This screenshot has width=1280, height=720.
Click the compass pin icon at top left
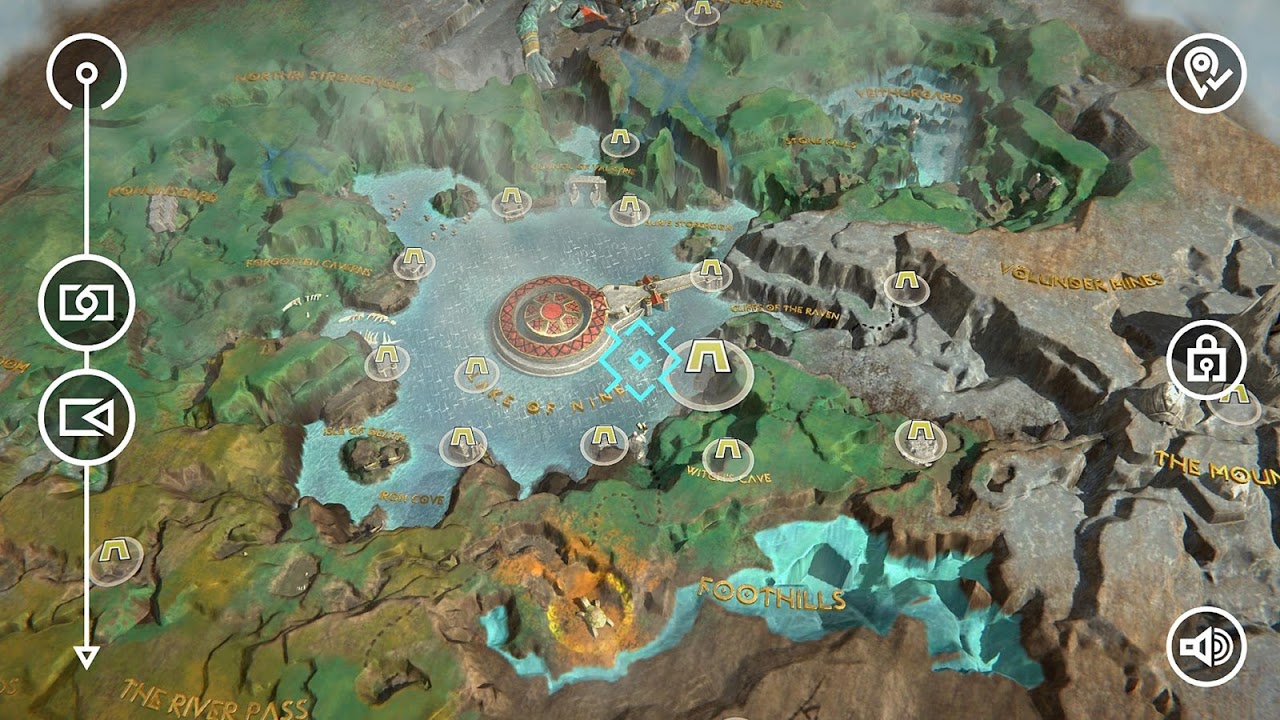tap(88, 70)
